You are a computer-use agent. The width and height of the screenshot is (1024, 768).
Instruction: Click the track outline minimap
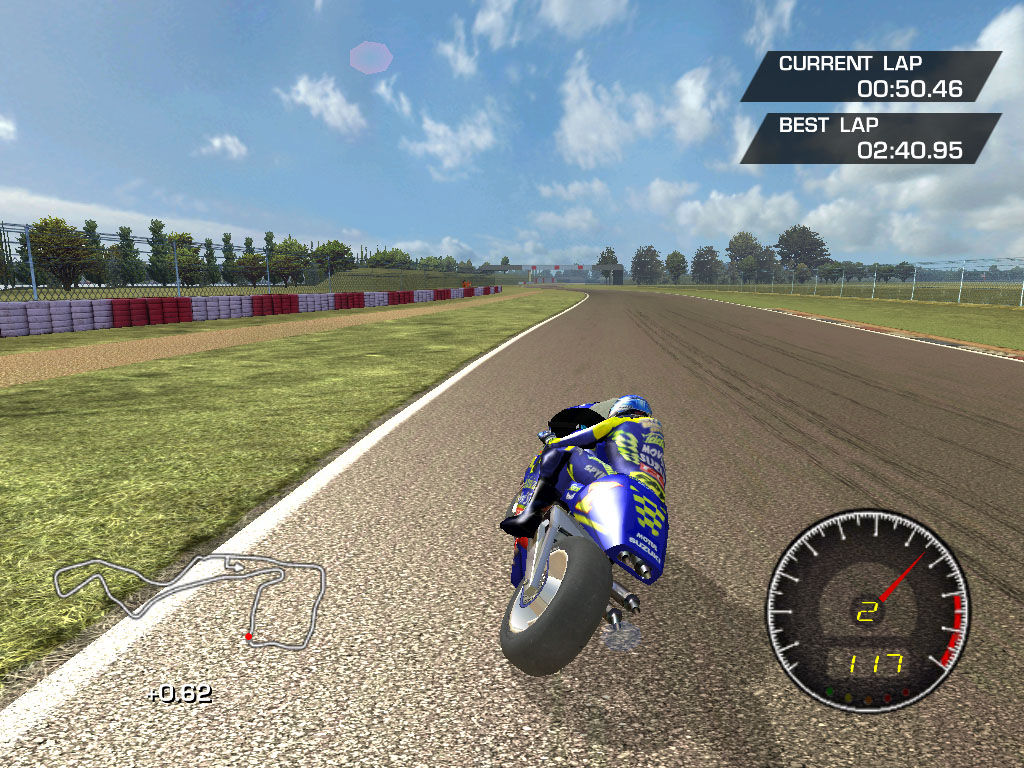pos(190,599)
